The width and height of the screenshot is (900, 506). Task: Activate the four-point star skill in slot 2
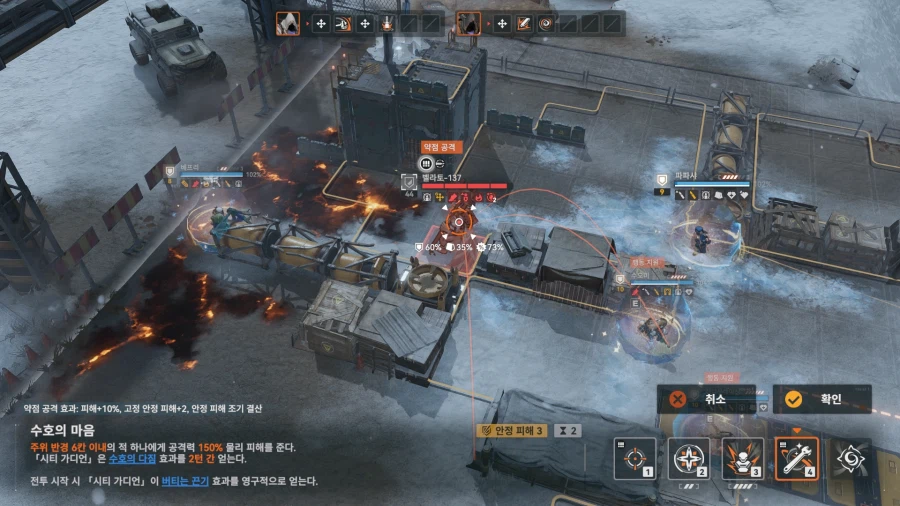click(688, 458)
